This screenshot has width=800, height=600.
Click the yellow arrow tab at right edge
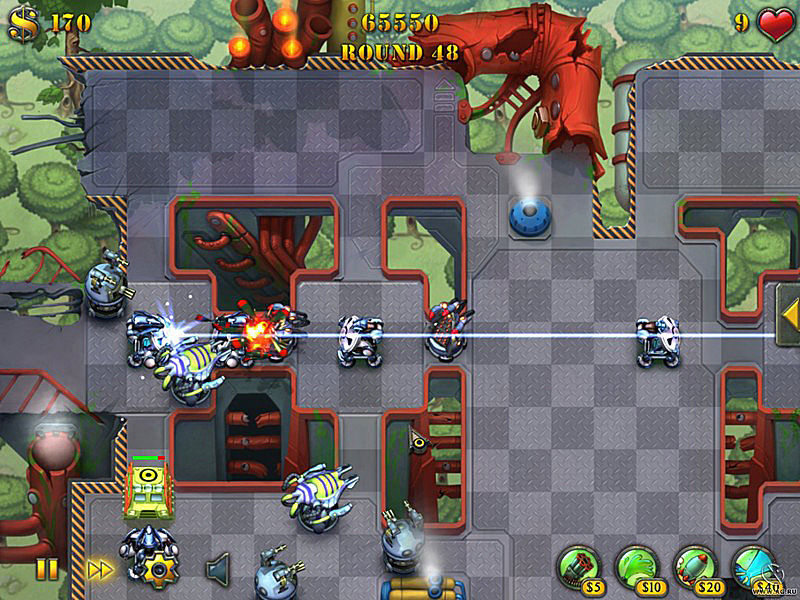coord(788,315)
